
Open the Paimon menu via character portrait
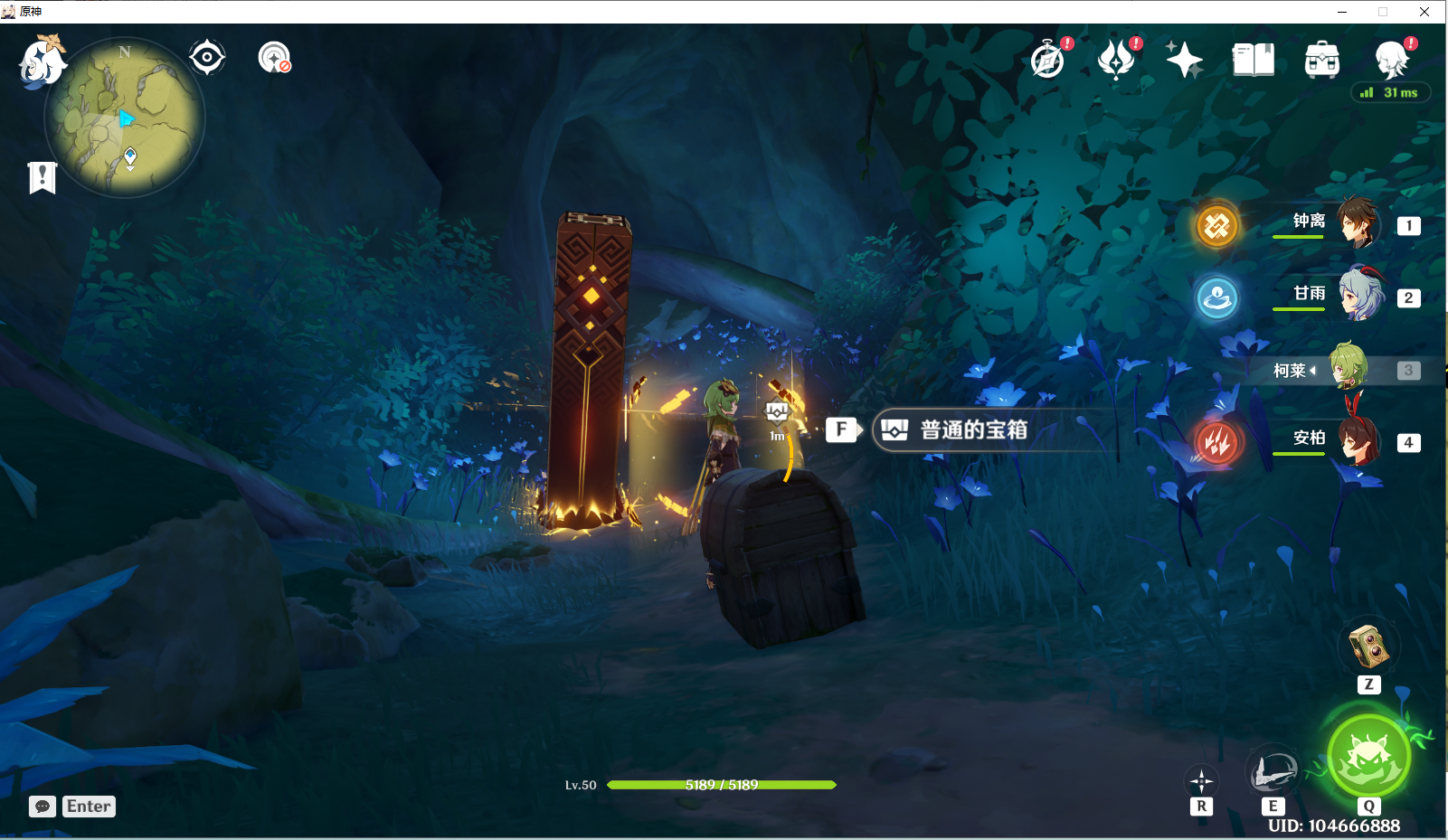pos(1393,58)
